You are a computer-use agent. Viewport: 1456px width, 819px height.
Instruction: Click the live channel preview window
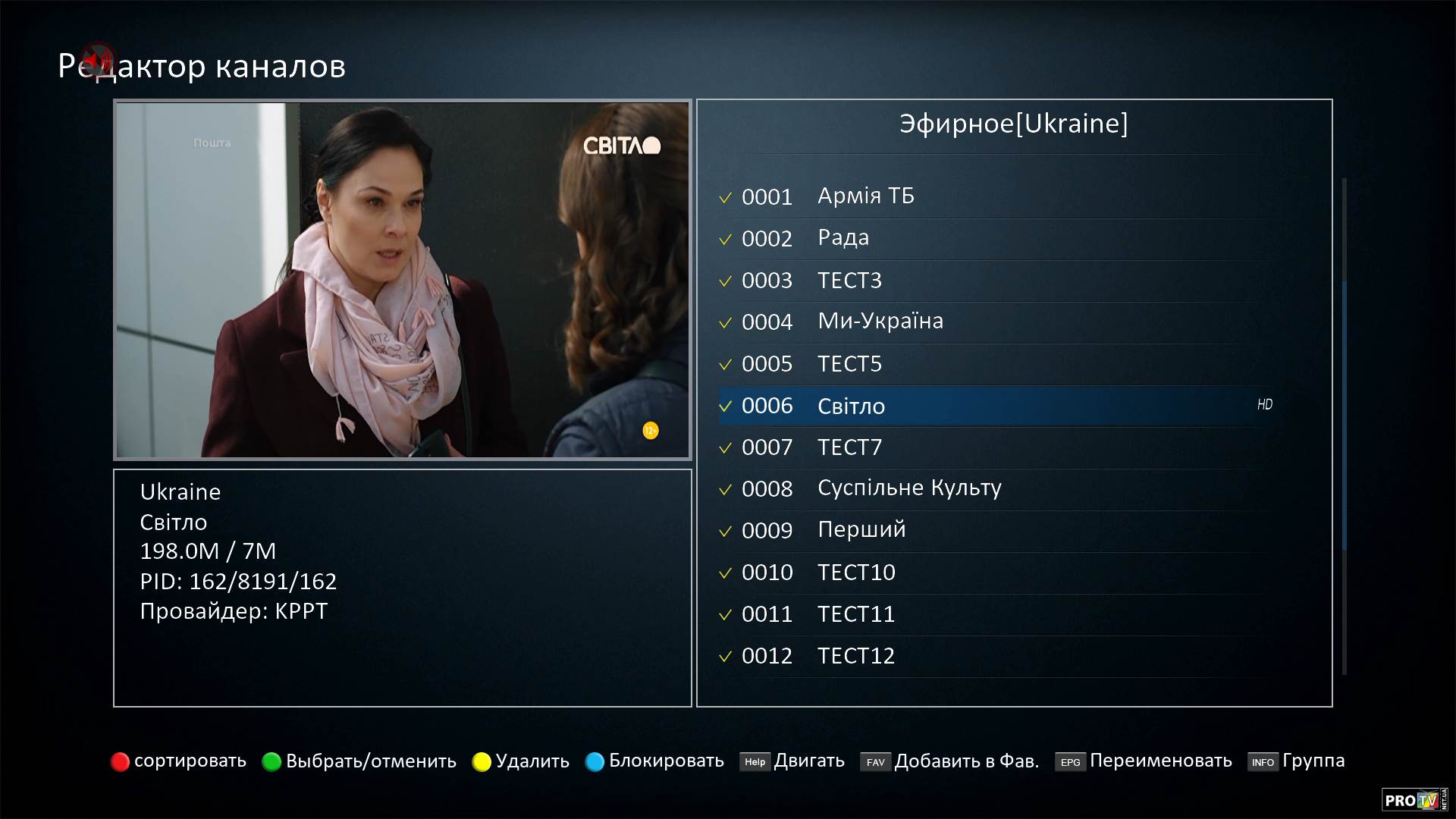pos(403,280)
